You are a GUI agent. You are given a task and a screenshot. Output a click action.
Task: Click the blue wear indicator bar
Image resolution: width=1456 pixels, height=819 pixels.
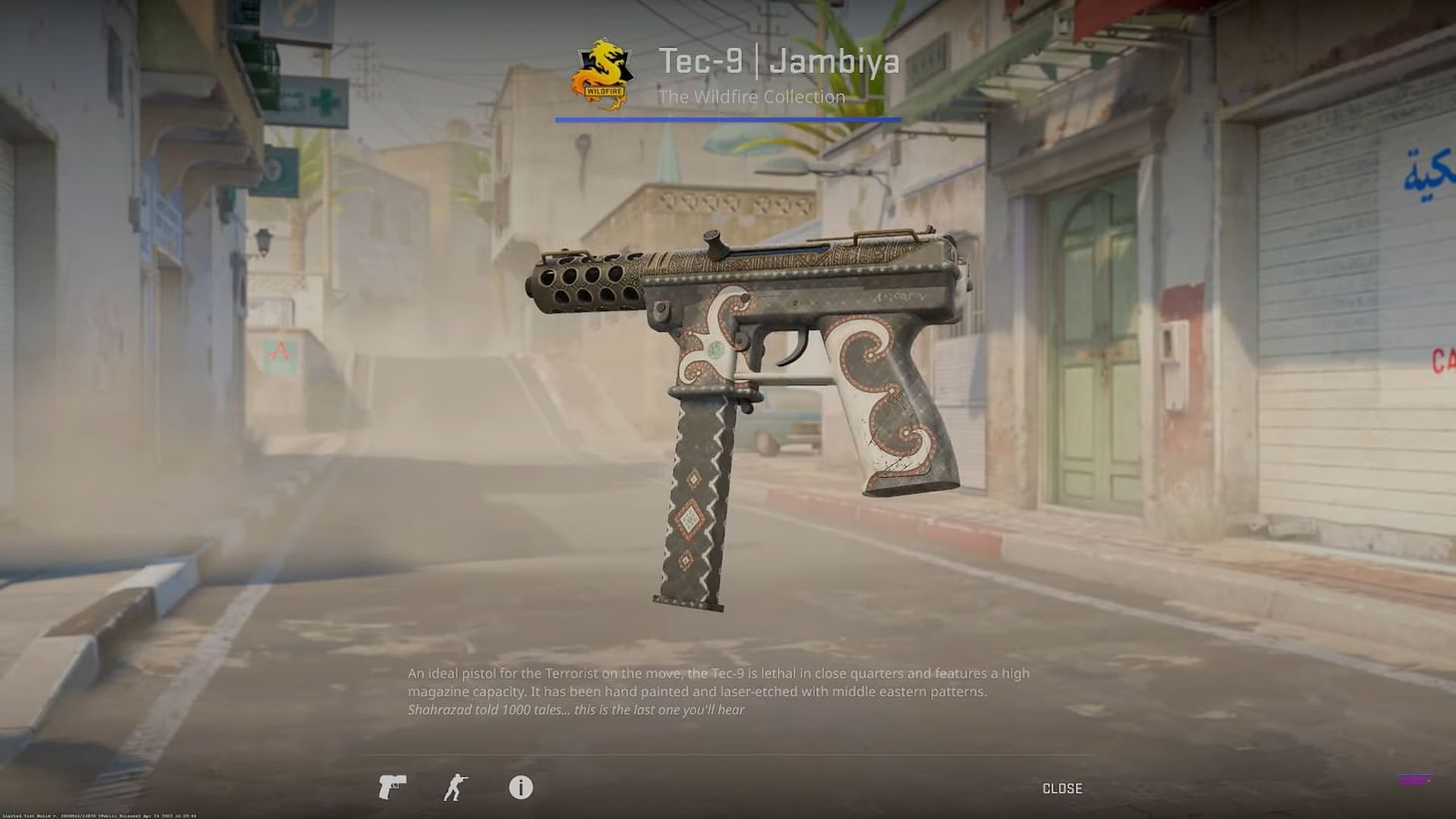pyautogui.click(x=728, y=119)
